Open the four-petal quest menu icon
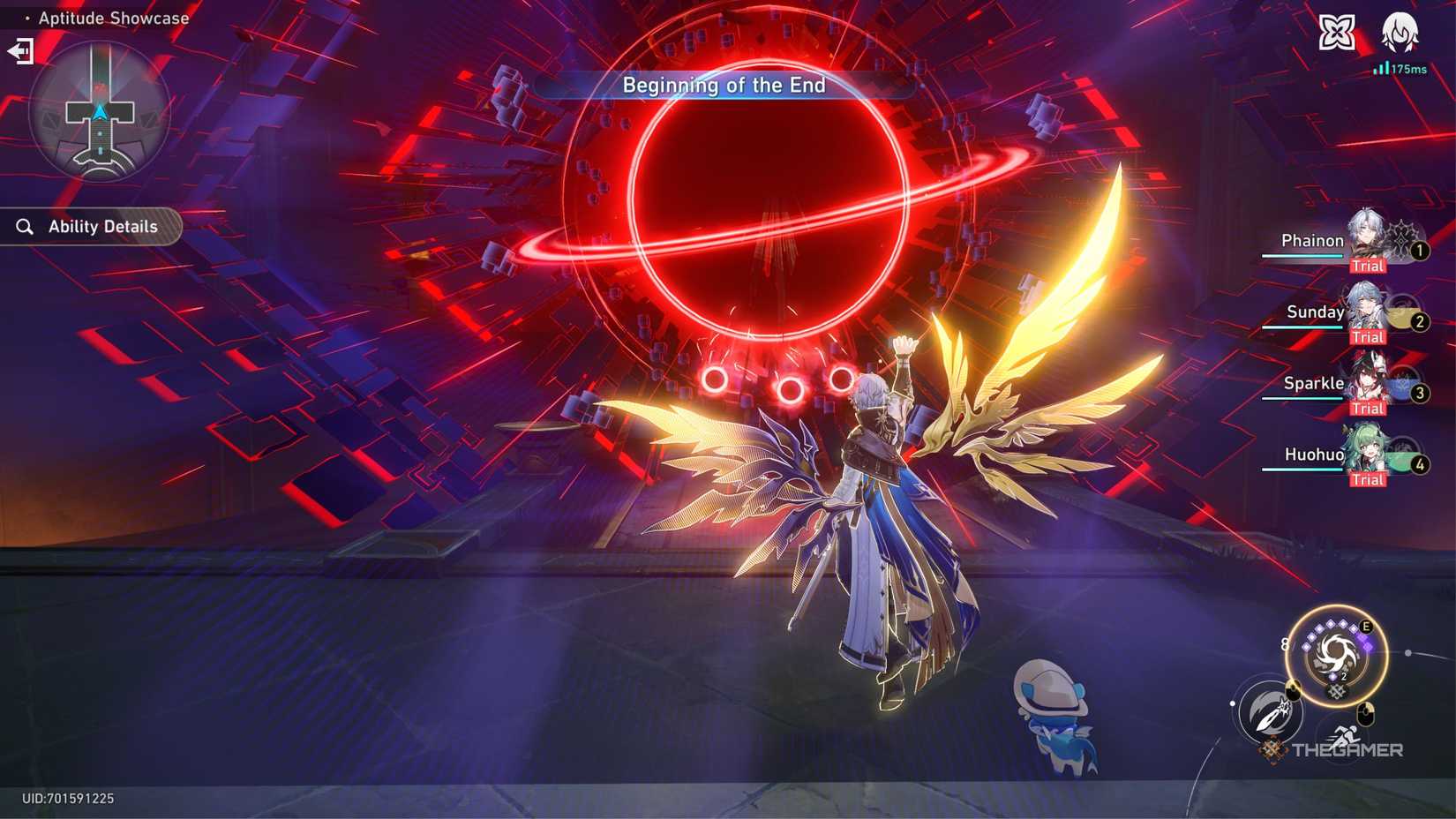Image resolution: width=1456 pixels, height=819 pixels. tap(1335, 32)
